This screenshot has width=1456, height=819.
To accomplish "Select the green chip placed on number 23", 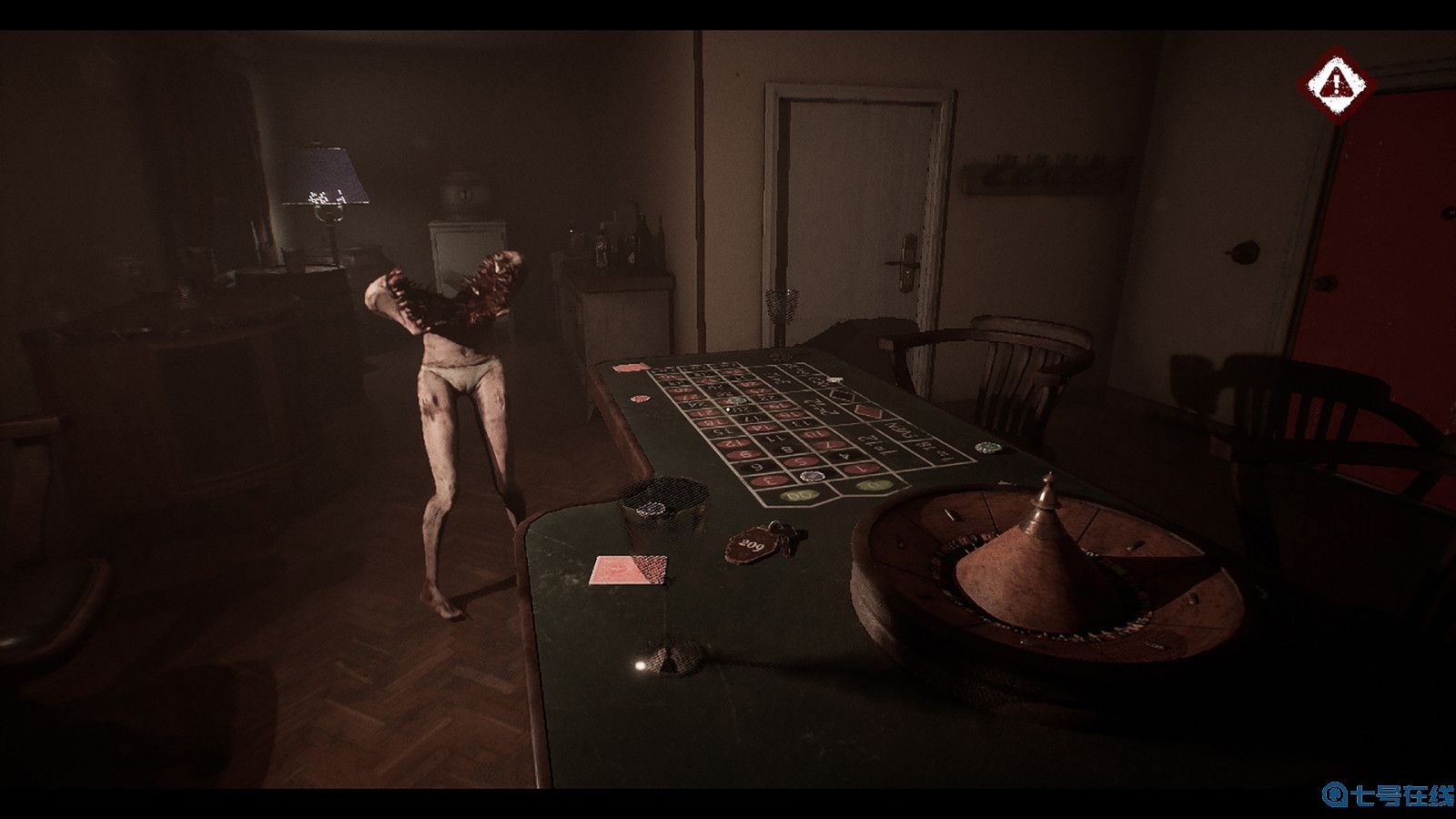I will (735, 399).
